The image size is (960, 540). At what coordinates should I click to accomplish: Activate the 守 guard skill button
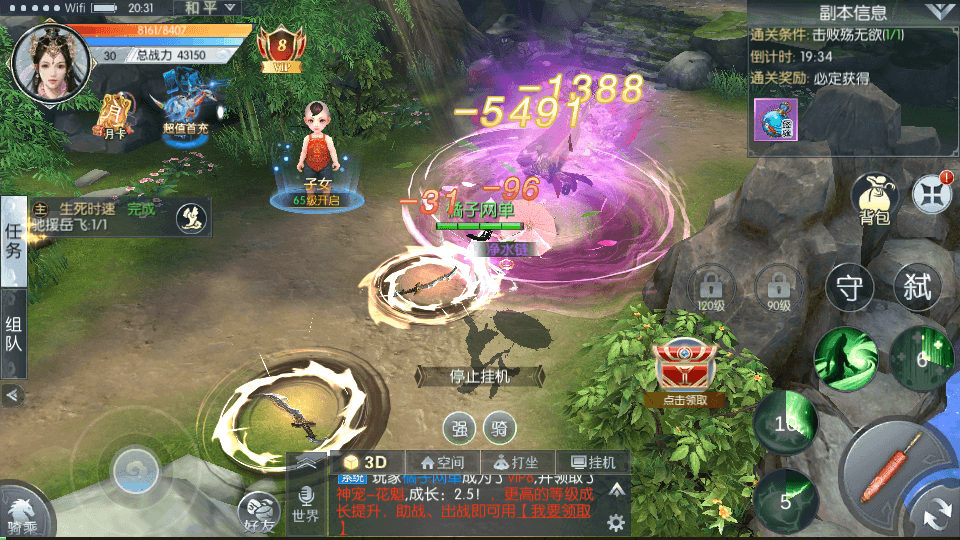849,290
